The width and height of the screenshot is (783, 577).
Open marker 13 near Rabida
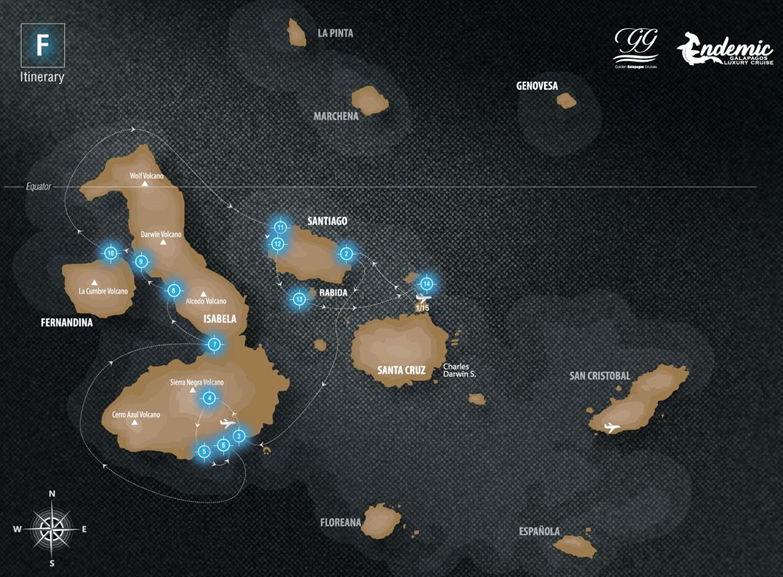pos(298,298)
